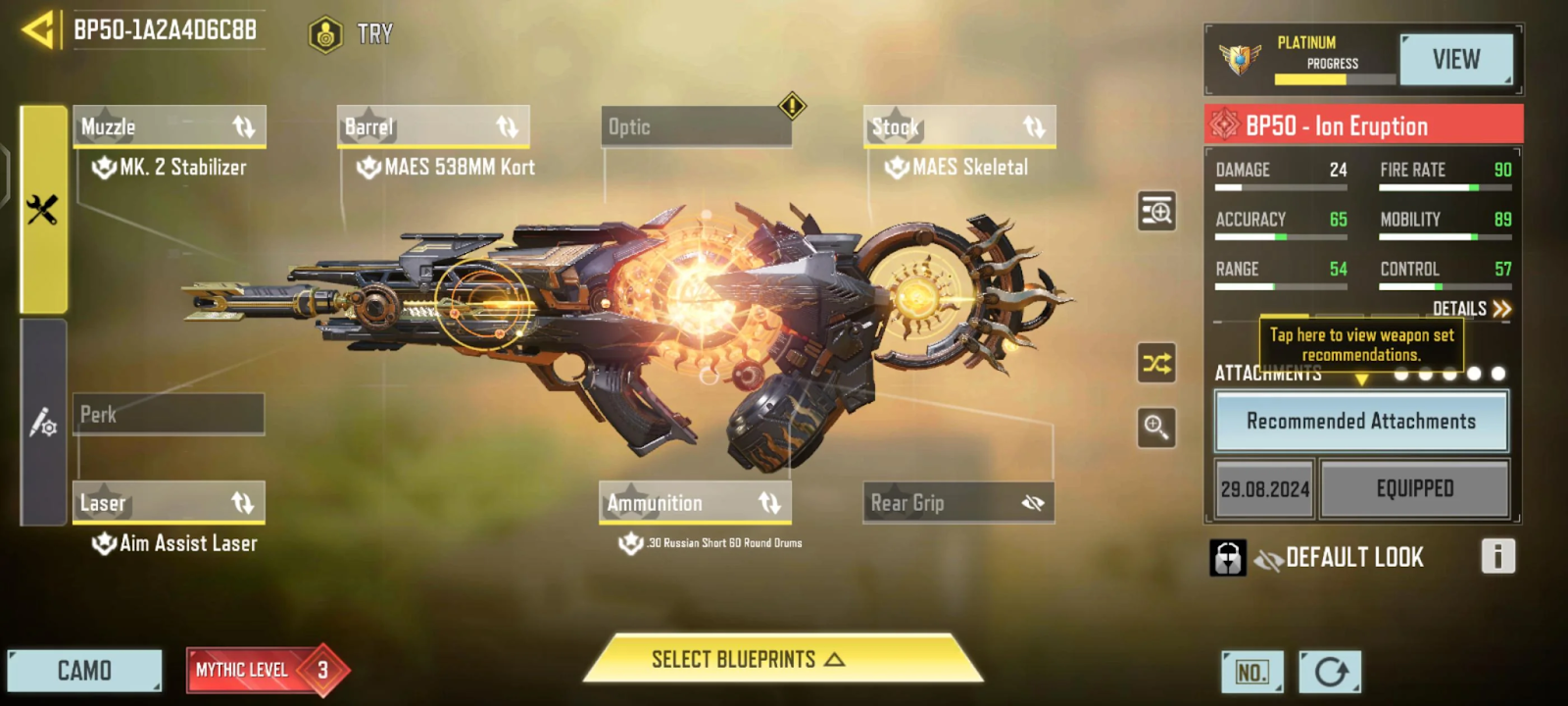Open Recommended Attachments
This screenshot has width=1568, height=706.
coord(1361,422)
